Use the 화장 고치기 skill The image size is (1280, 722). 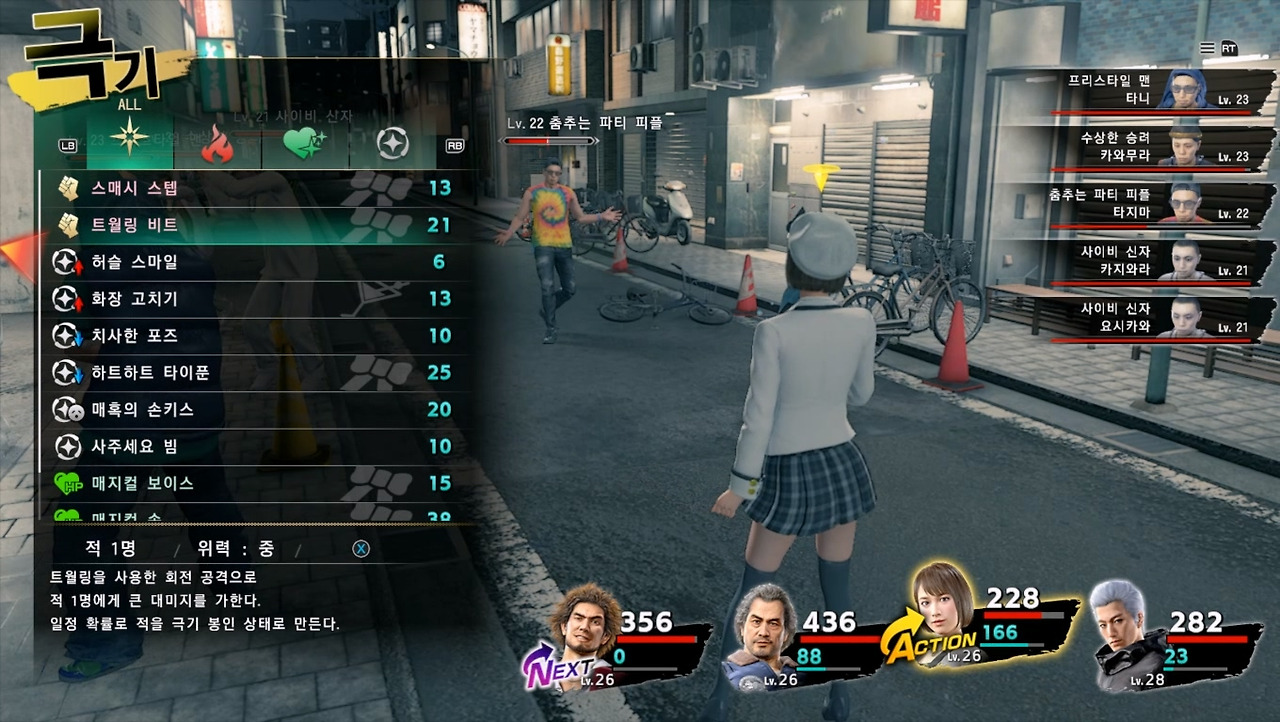[250, 298]
